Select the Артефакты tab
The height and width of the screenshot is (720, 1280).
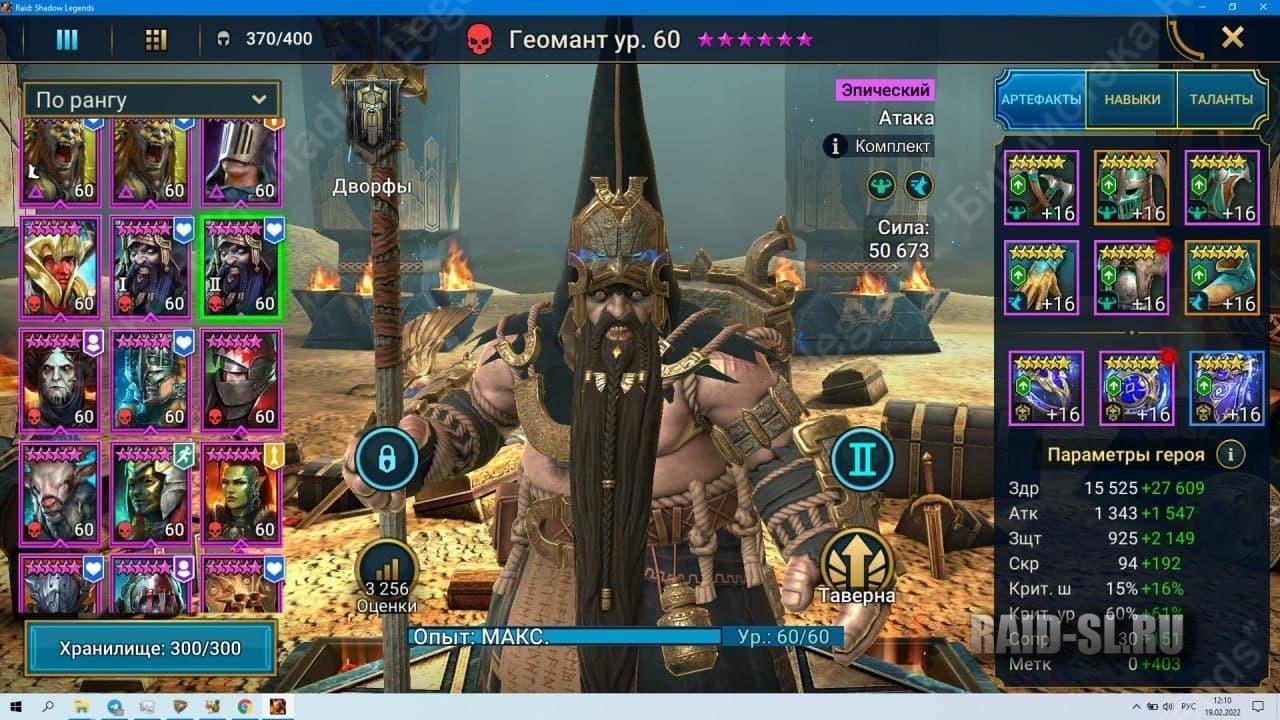click(x=1041, y=100)
